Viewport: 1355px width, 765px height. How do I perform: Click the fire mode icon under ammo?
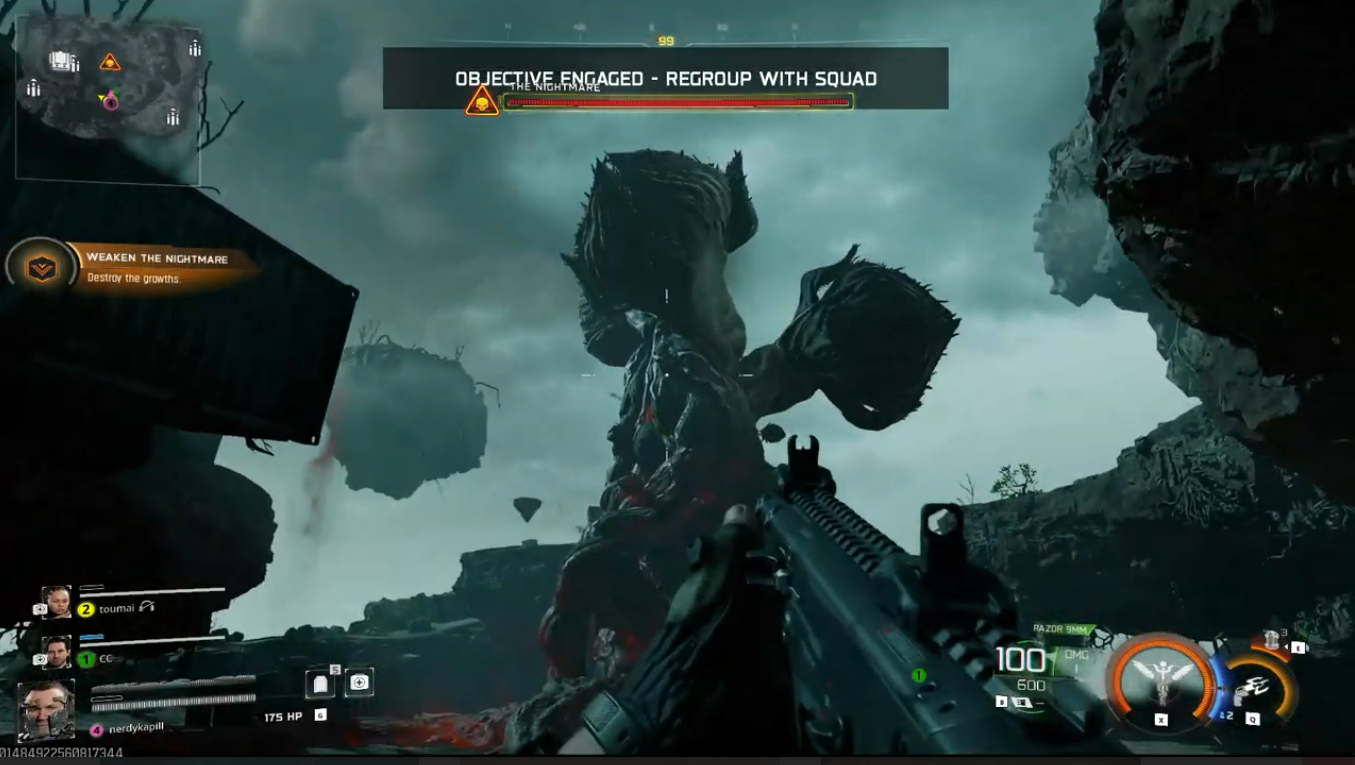click(x=1022, y=702)
